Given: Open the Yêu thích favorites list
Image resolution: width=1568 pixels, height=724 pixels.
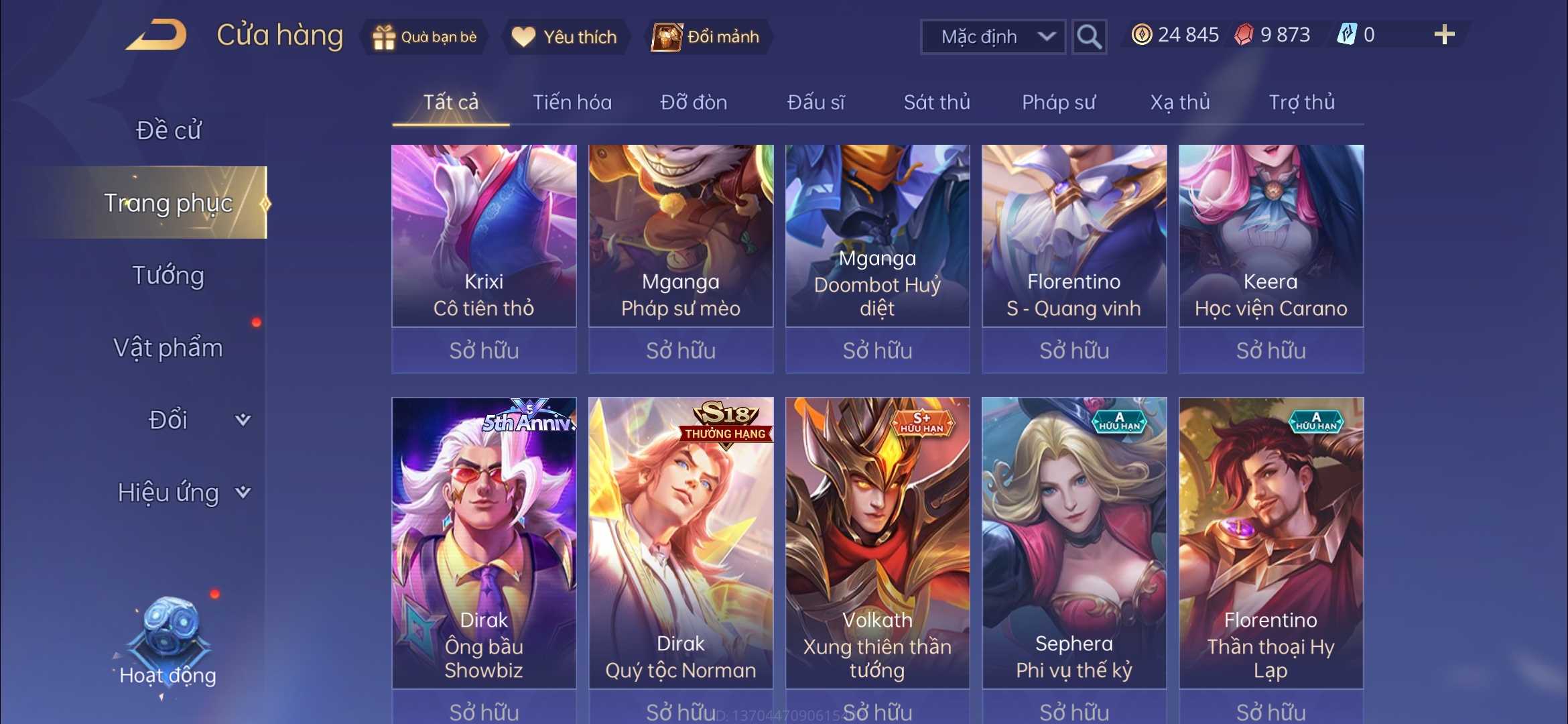Looking at the screenshot, I should pyautogui.click(x=564, y=37).
